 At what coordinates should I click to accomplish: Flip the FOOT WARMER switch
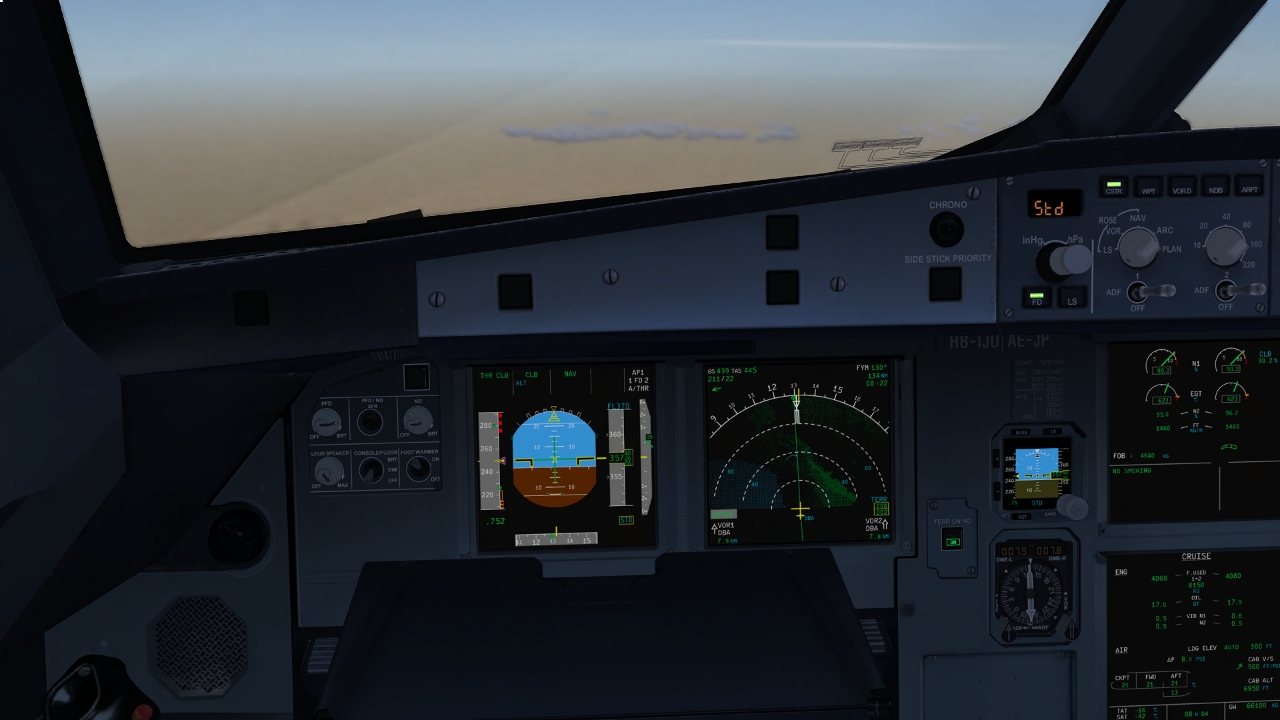[x=421, y=468]
